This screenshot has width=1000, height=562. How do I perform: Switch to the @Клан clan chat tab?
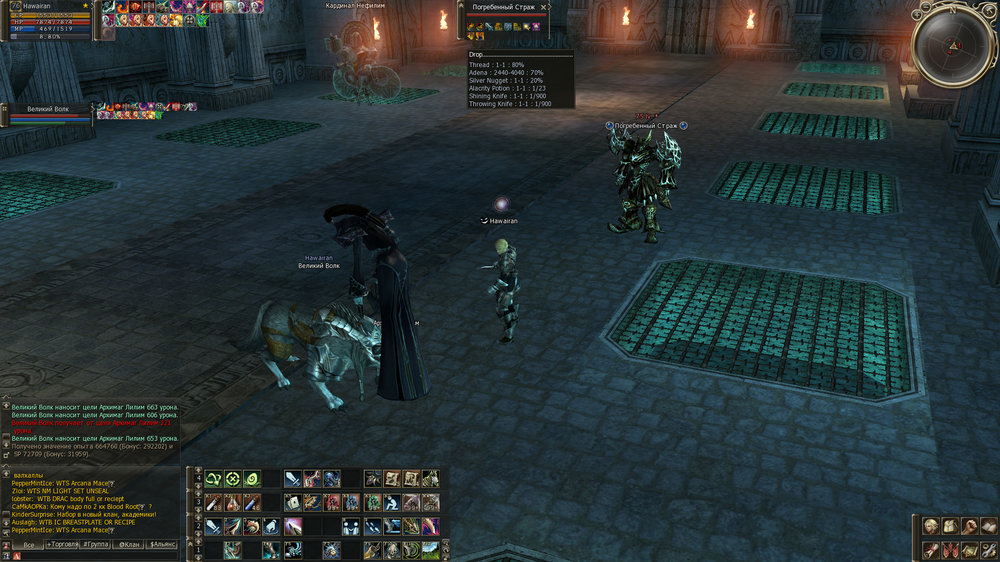(x=128, y=544)
